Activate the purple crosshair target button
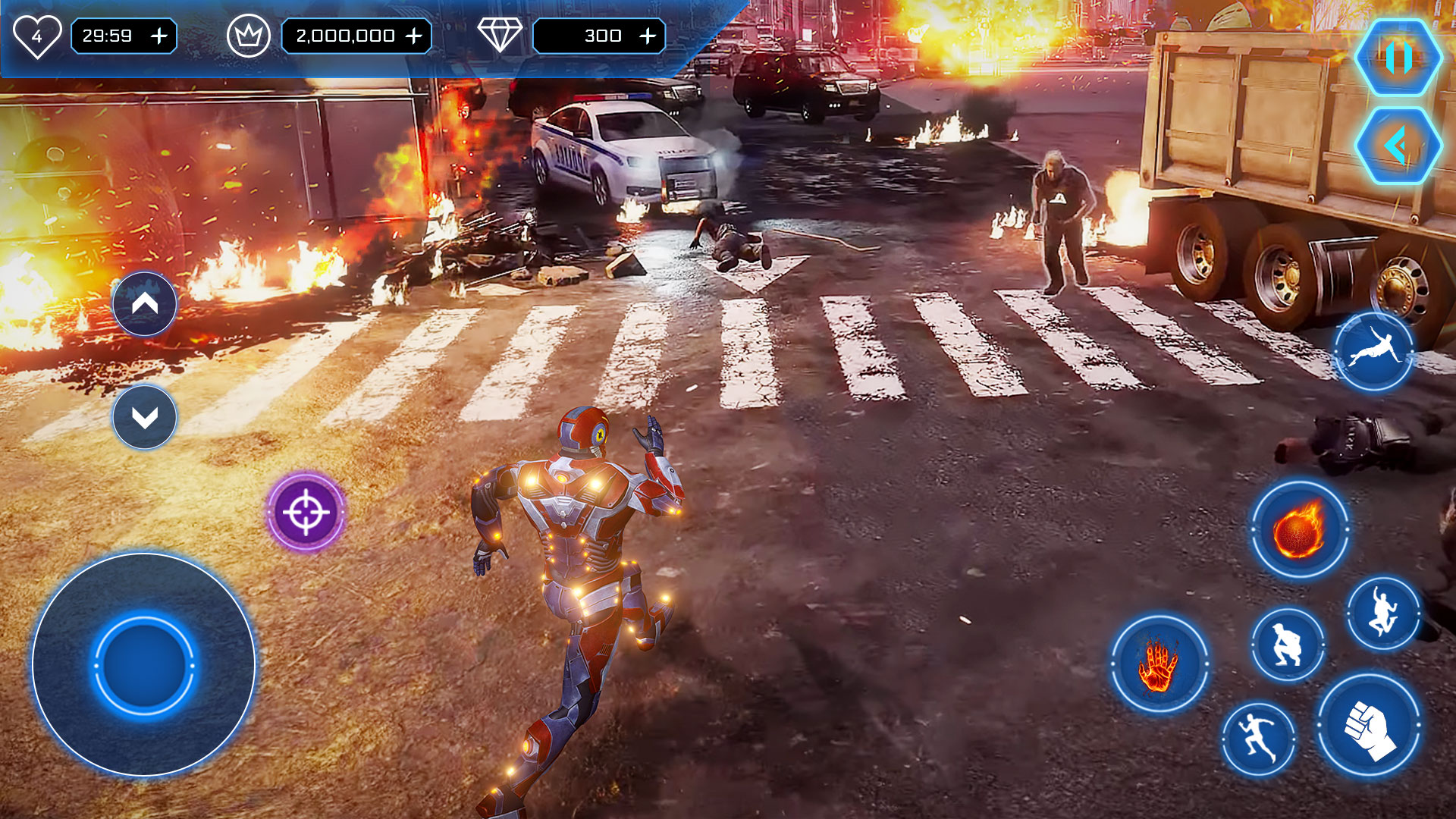Viewport: 1456px width, 819px height. 306,512
